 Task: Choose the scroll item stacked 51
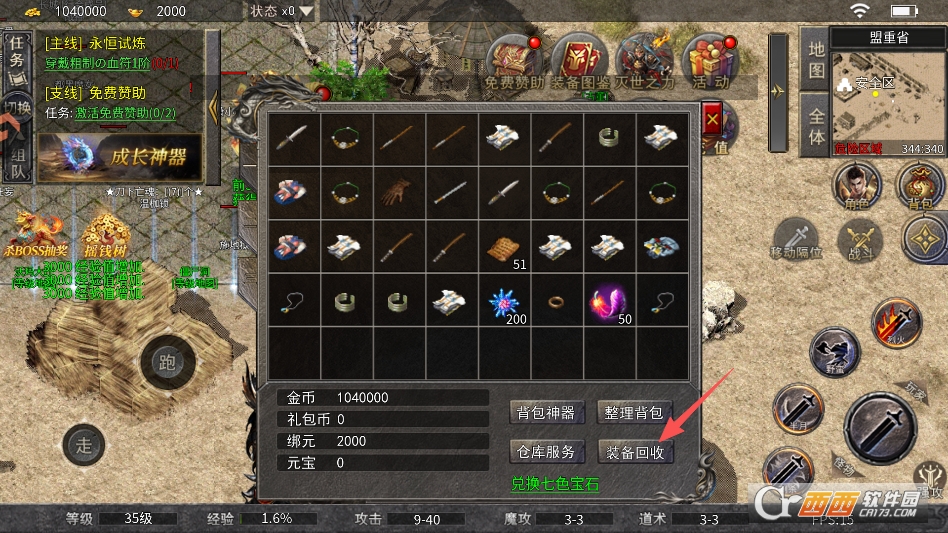(504, 247)
